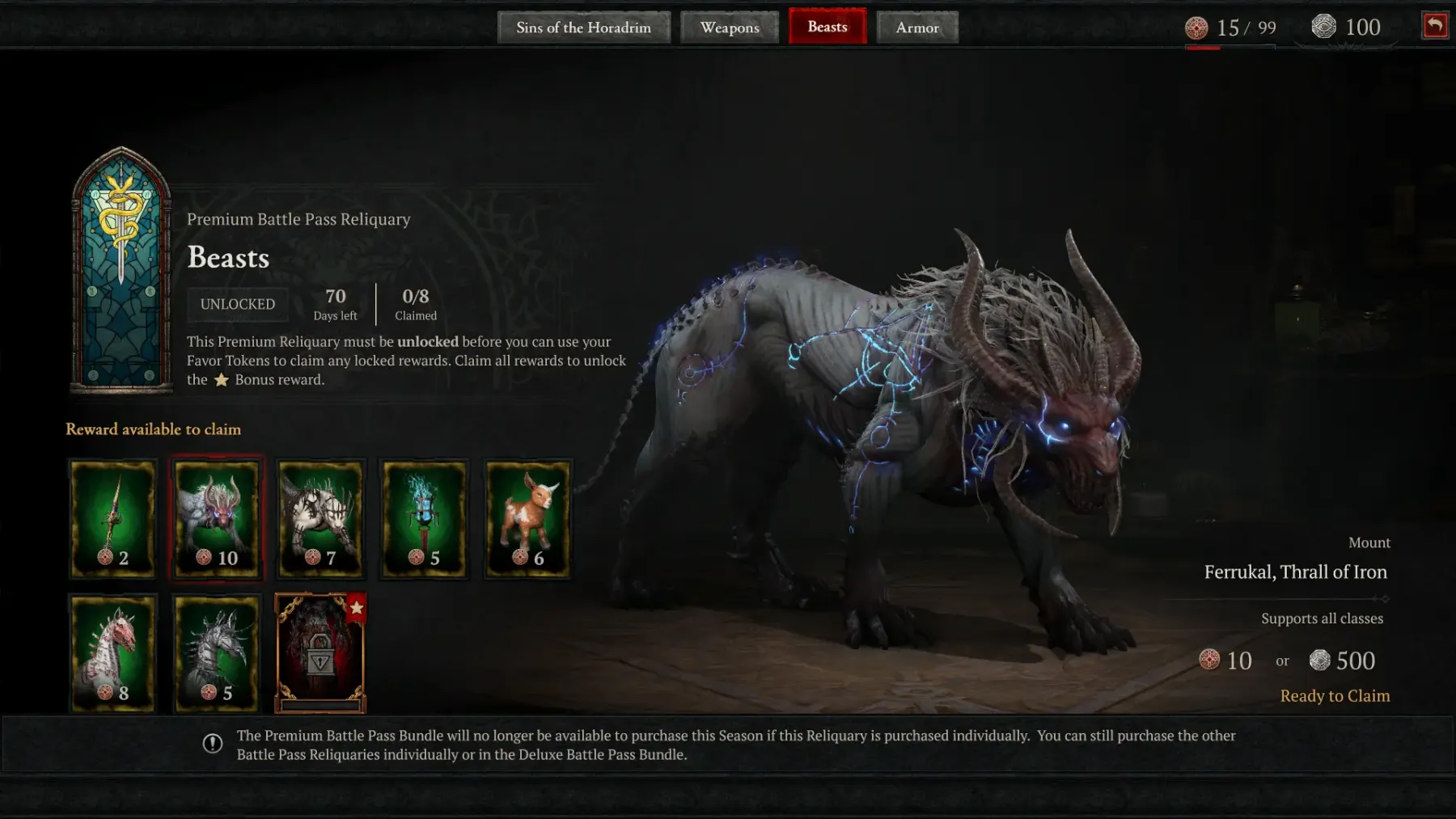Open the stained glass Beasts reliquary emblem
Image resolution: width=1456 pixels, height=819 pixels.
(121, 269)
